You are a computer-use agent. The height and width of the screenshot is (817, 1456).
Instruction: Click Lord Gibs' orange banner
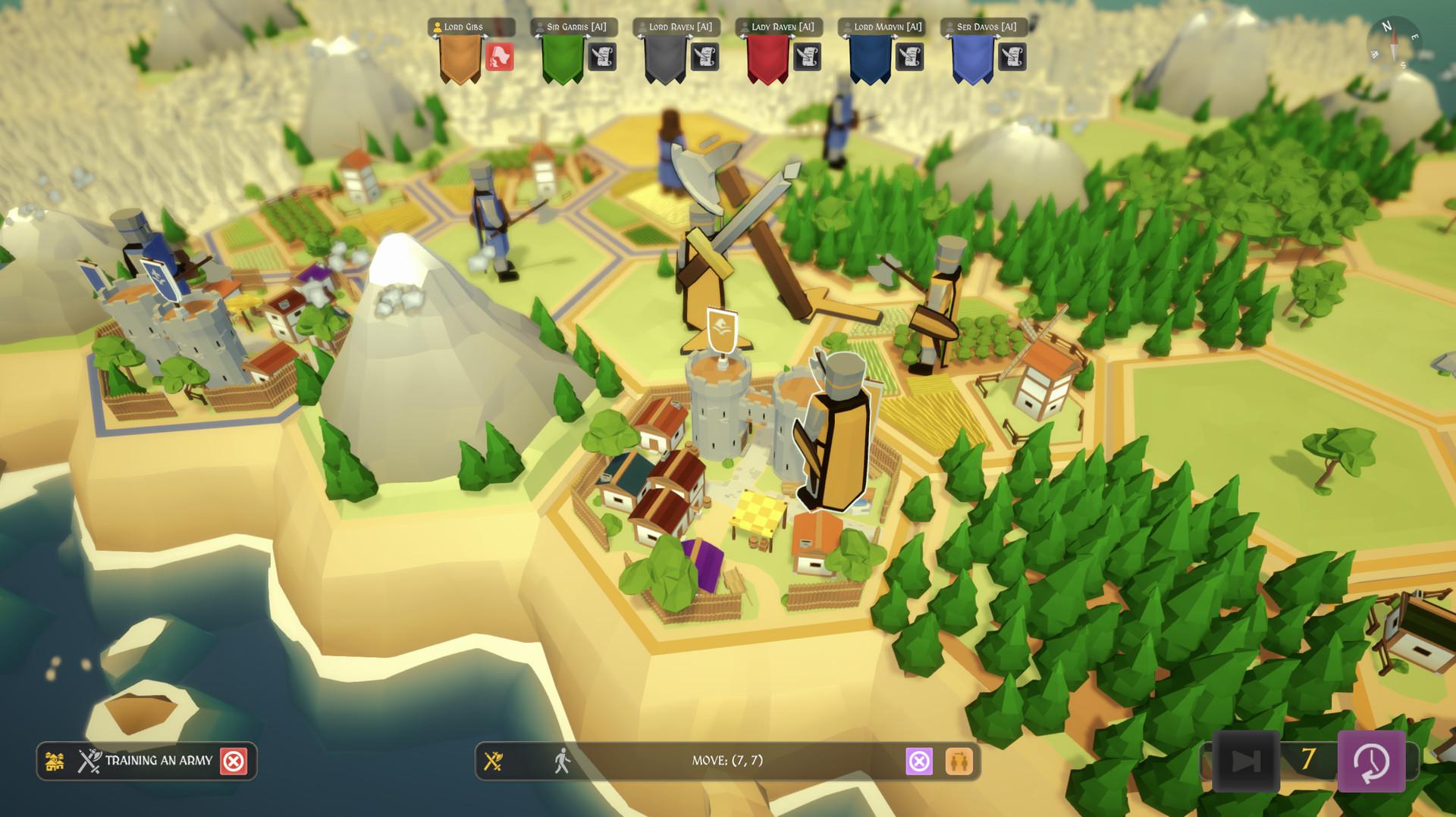(x=460, y=58)
